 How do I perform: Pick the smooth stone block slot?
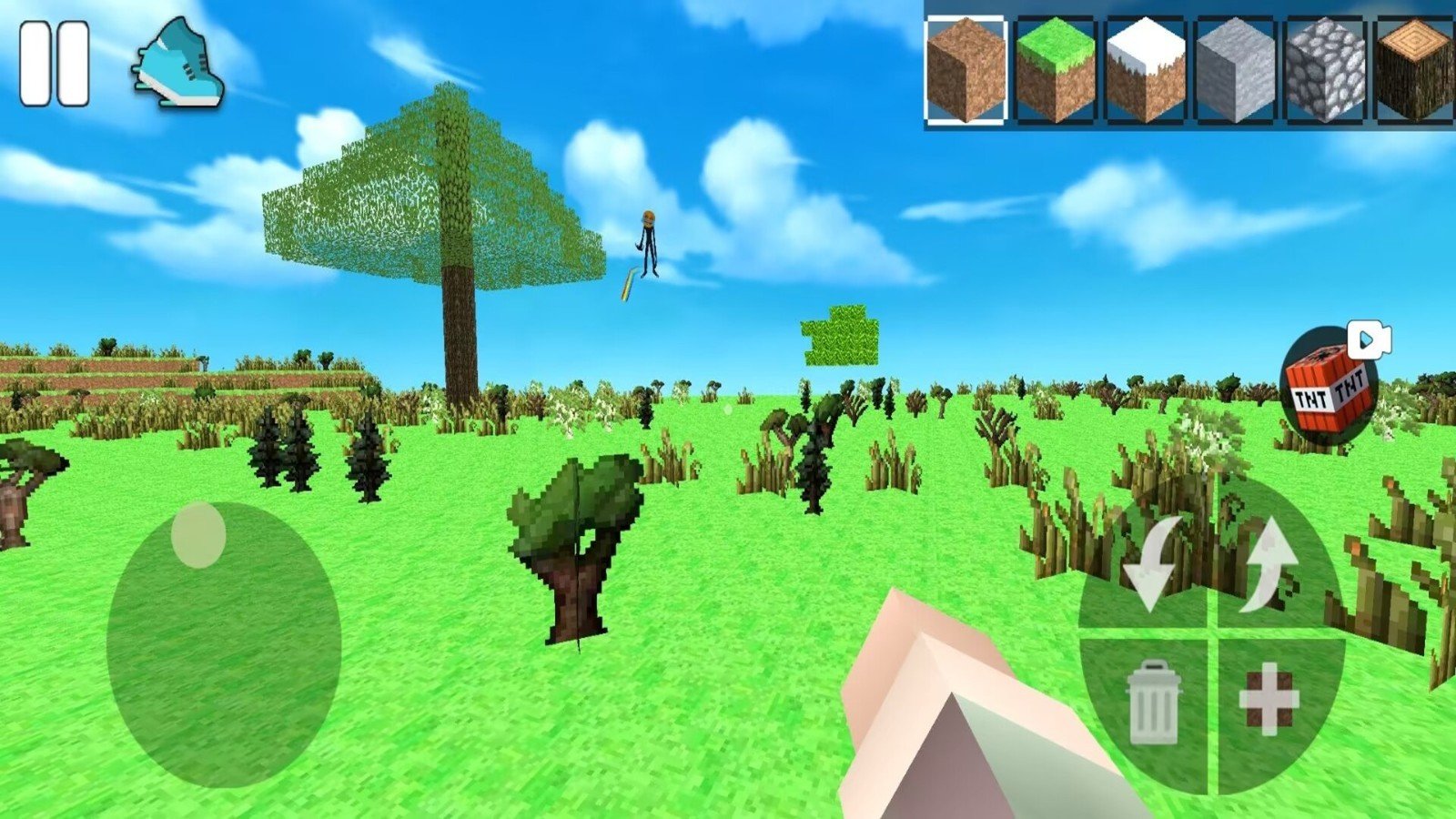(1235, 70)
